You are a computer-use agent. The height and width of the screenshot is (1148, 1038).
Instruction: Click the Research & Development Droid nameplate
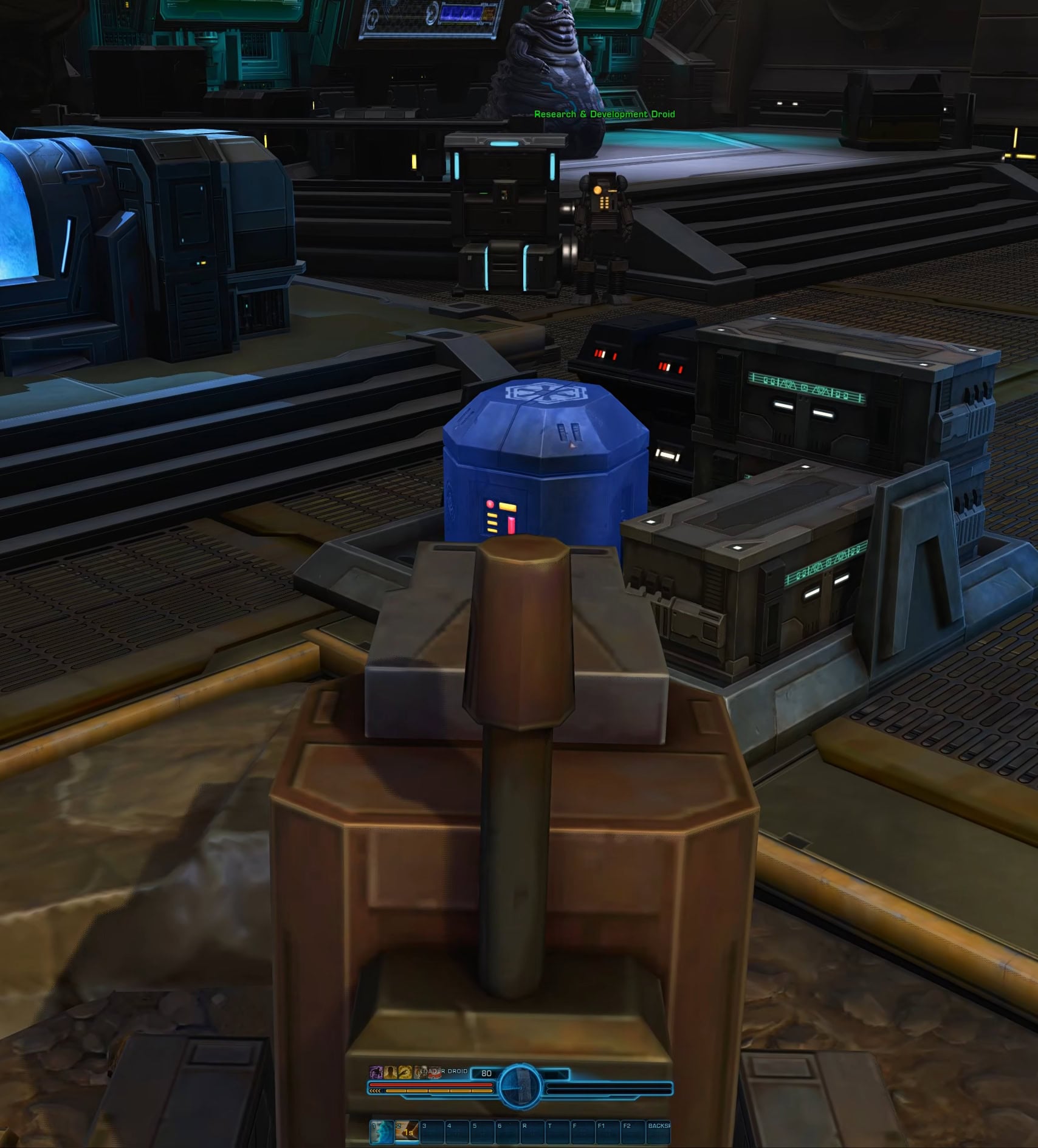click(x=605, y=113)
